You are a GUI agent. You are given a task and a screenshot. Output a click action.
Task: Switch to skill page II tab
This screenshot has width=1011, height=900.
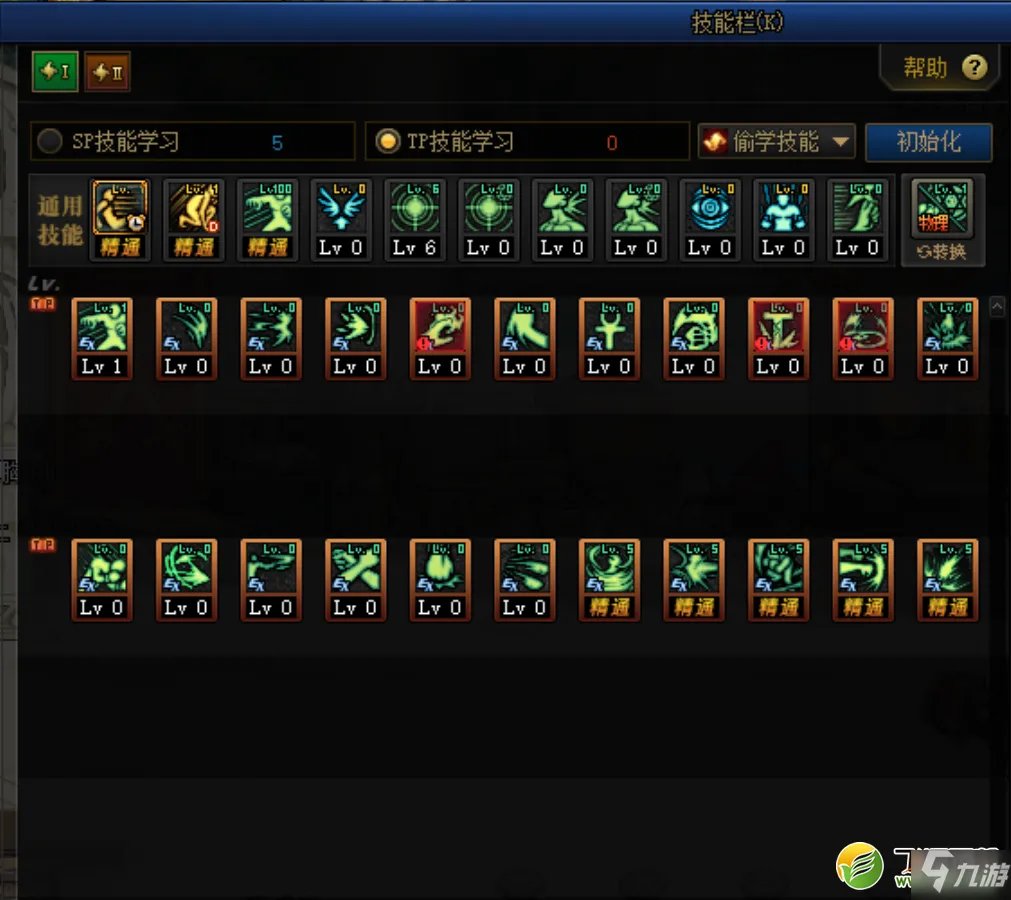click(107, 72)
